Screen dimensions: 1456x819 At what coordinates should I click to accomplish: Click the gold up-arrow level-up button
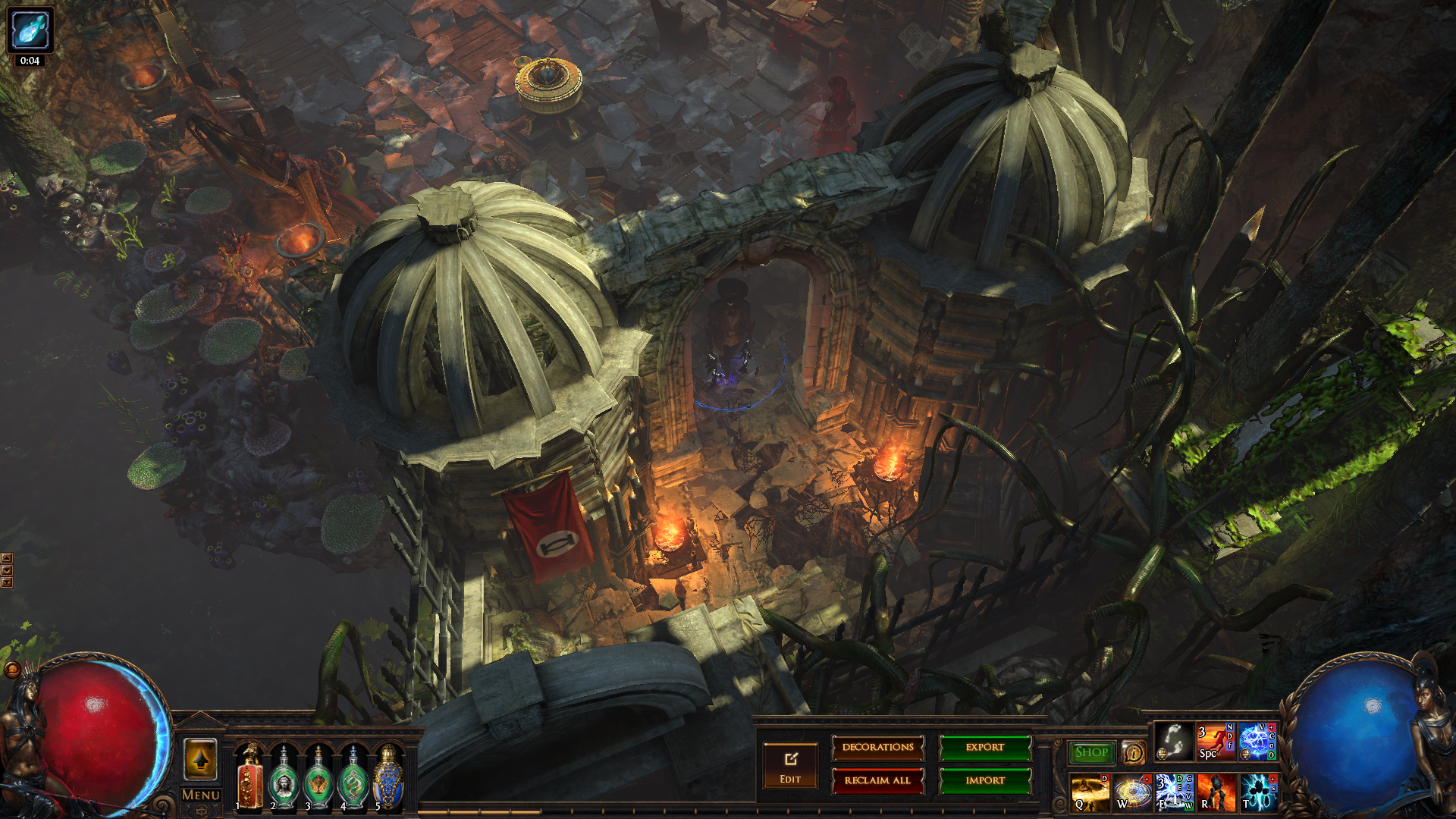[x=201, y=759]
